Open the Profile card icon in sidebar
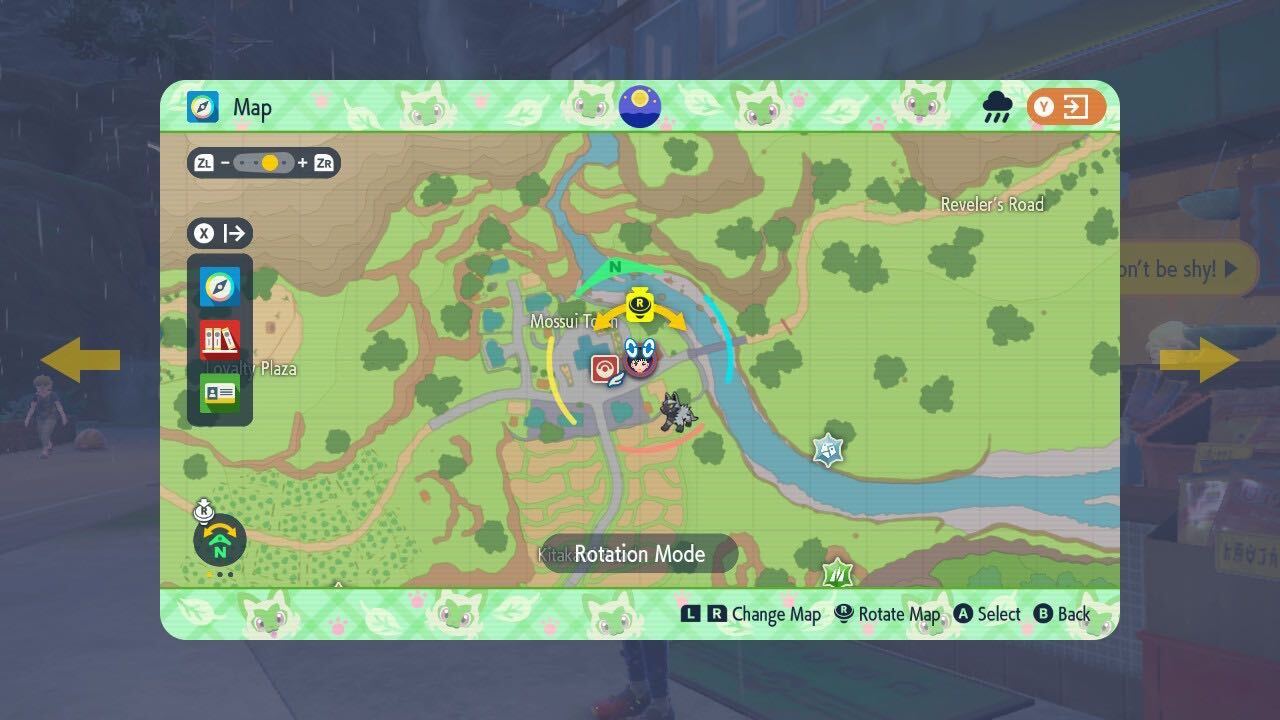 coord(219,392)
